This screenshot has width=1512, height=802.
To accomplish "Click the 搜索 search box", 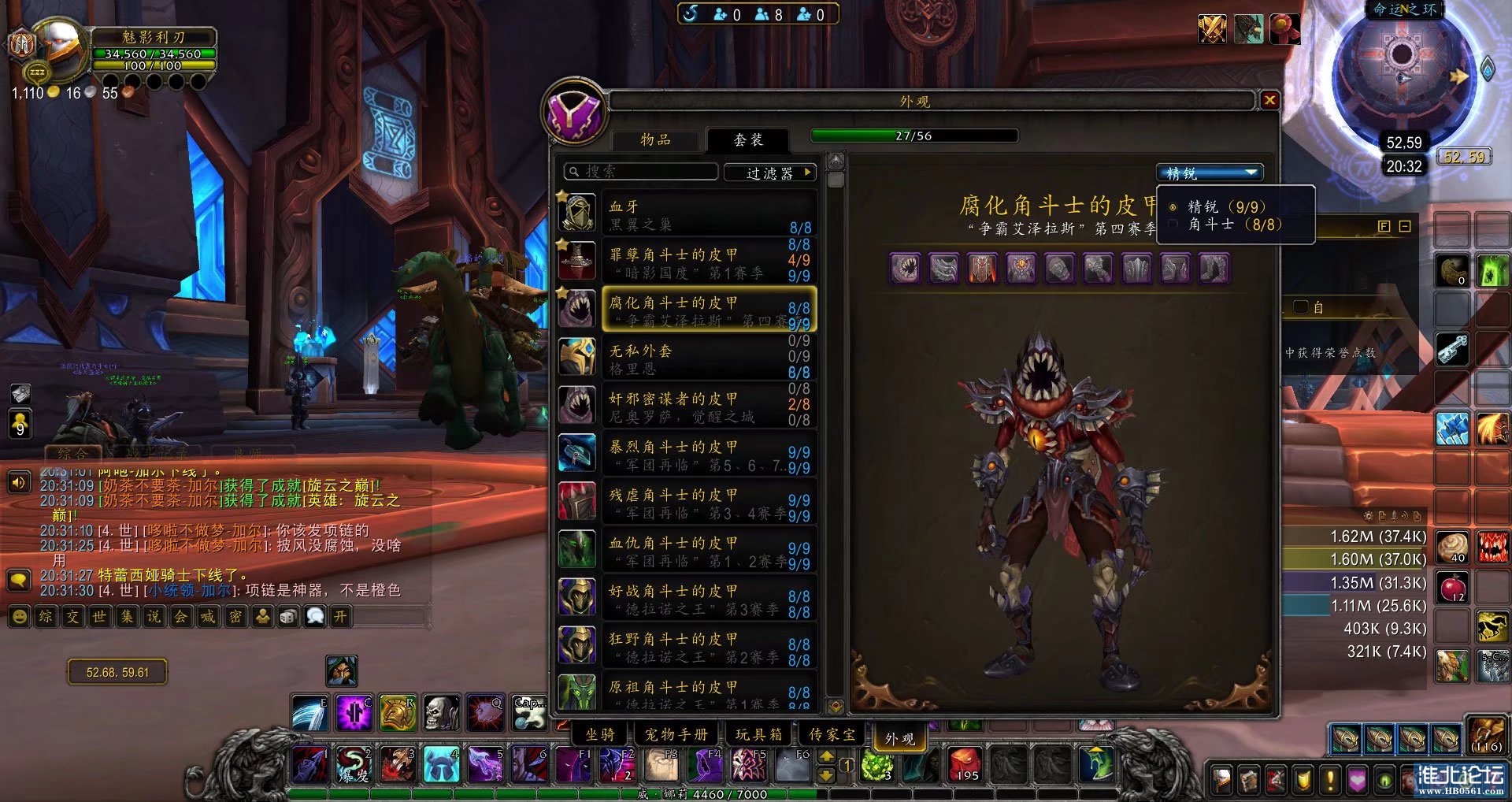I will (x=642, y=172).
